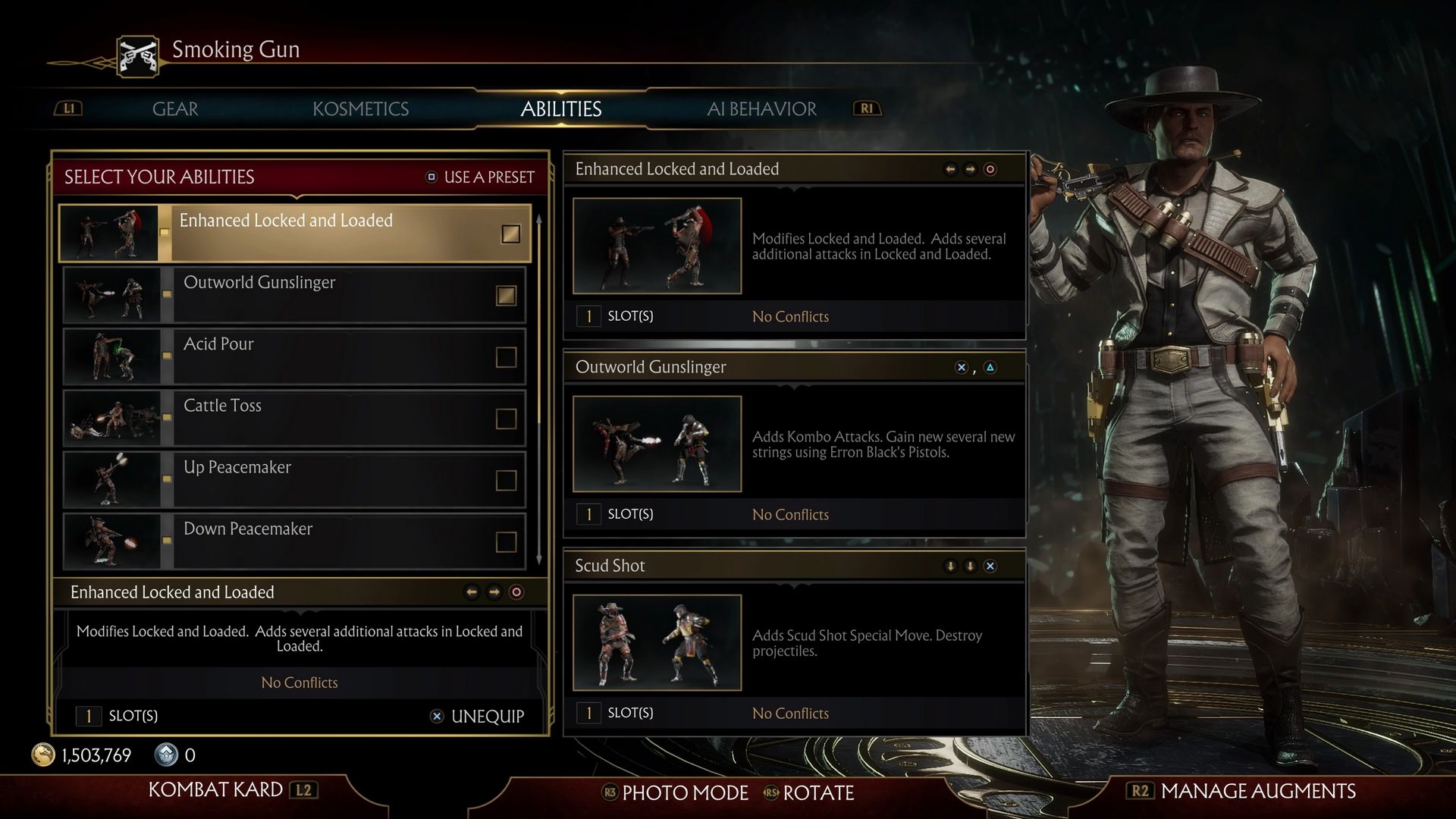Screen dimensions: 1456x819
Task: Select the Abilities tab
Action: [560, 109]
